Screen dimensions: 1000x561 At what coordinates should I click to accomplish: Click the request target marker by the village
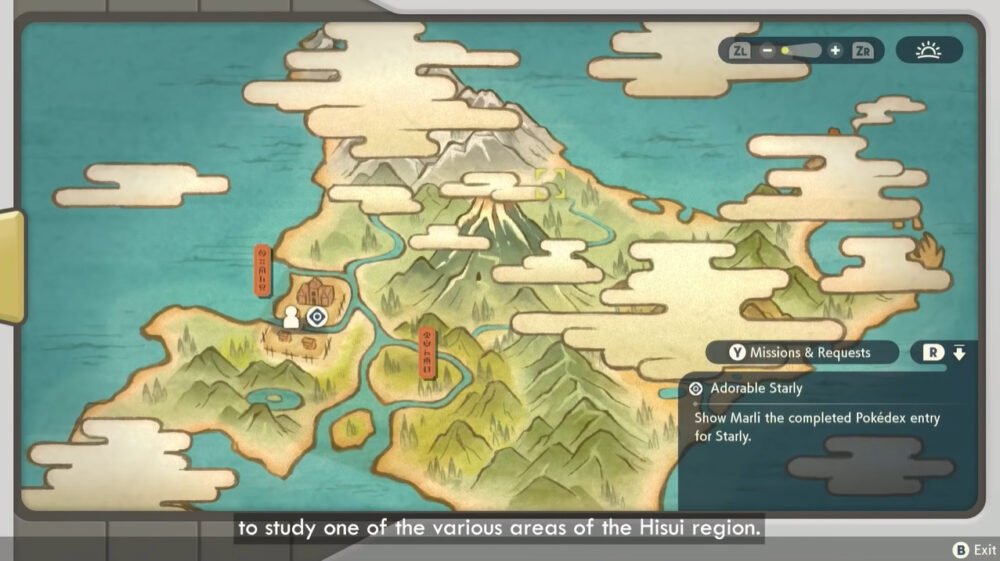[x=317, y=317]
